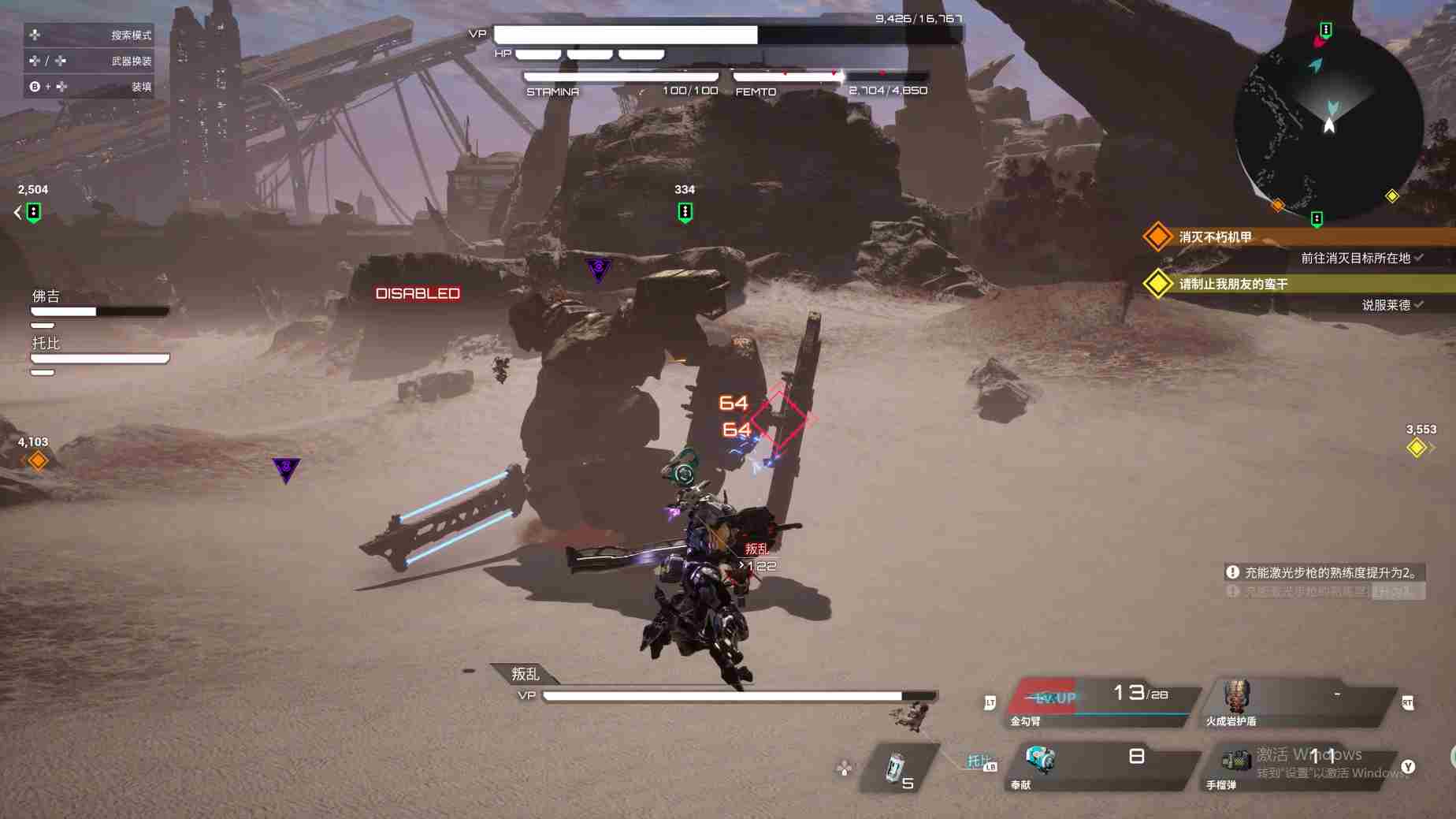The image size is (1456, 819).
Task: Click the orange diamond marker on the minimap edge
Action: (x=1277, y=205)
